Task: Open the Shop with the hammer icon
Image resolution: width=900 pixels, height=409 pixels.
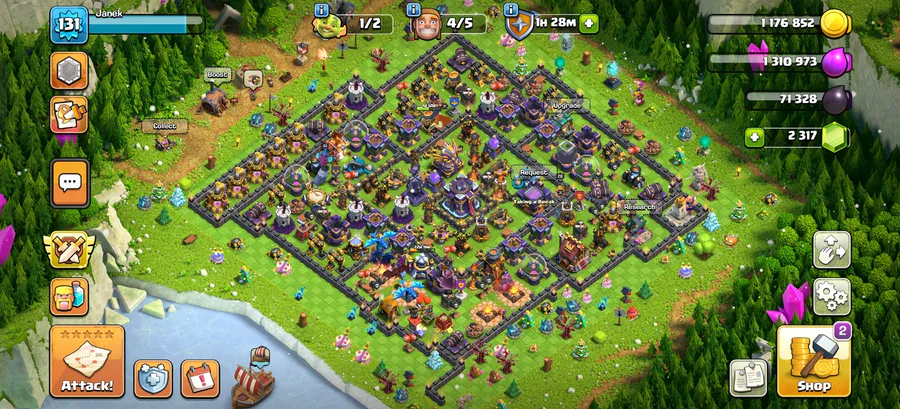Action: (813, 361)
